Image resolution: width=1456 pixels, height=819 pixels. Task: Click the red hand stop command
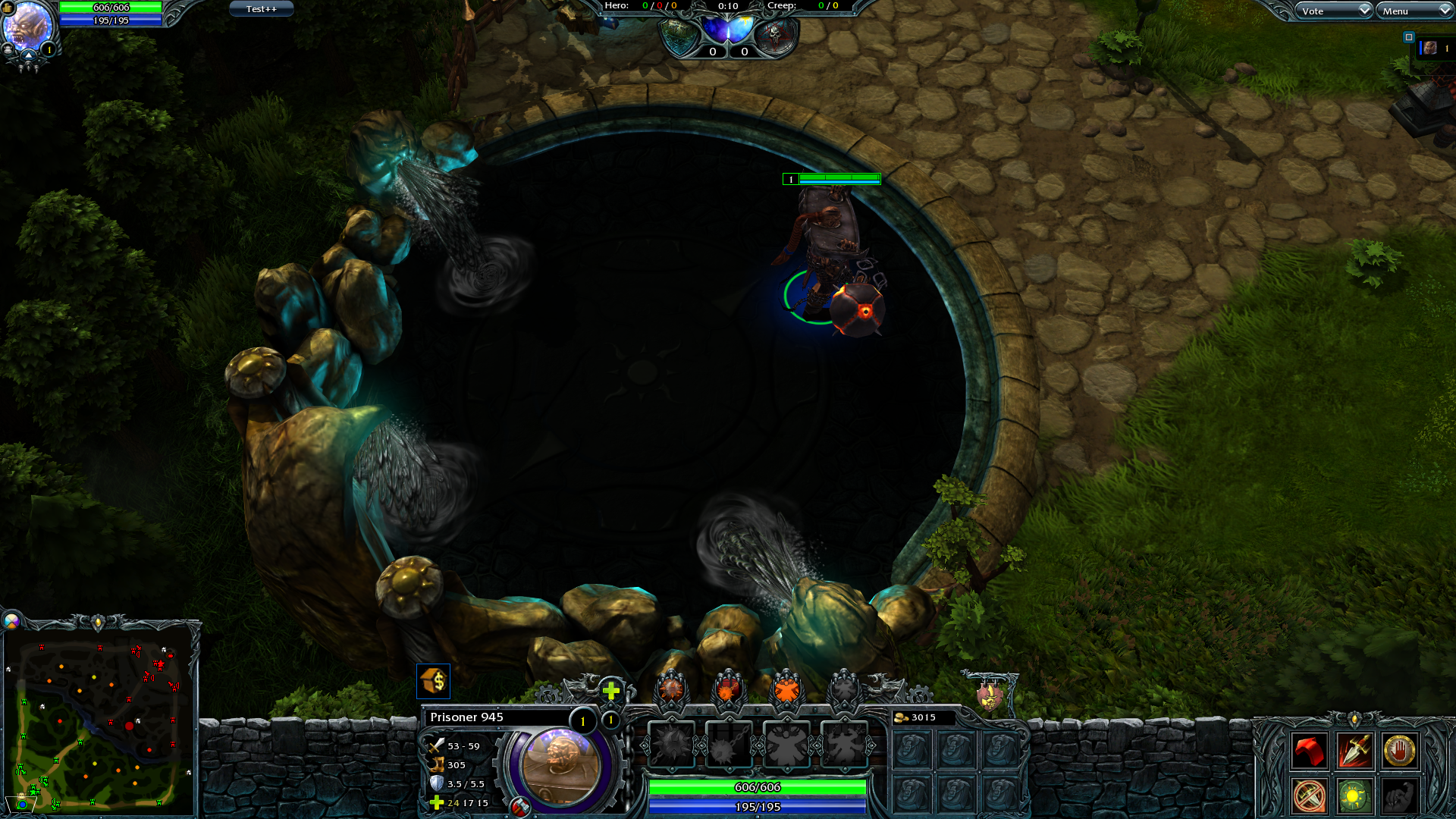1399,752
